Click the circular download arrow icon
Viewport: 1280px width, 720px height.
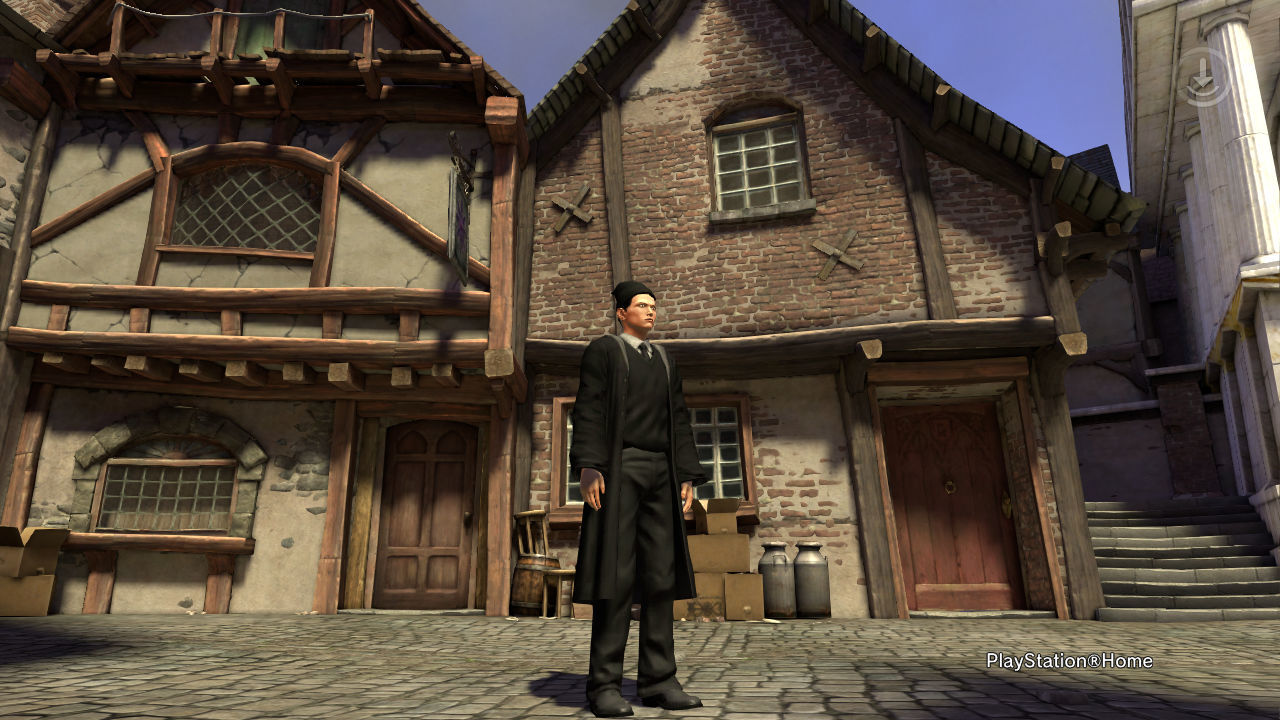(1204, 77)
